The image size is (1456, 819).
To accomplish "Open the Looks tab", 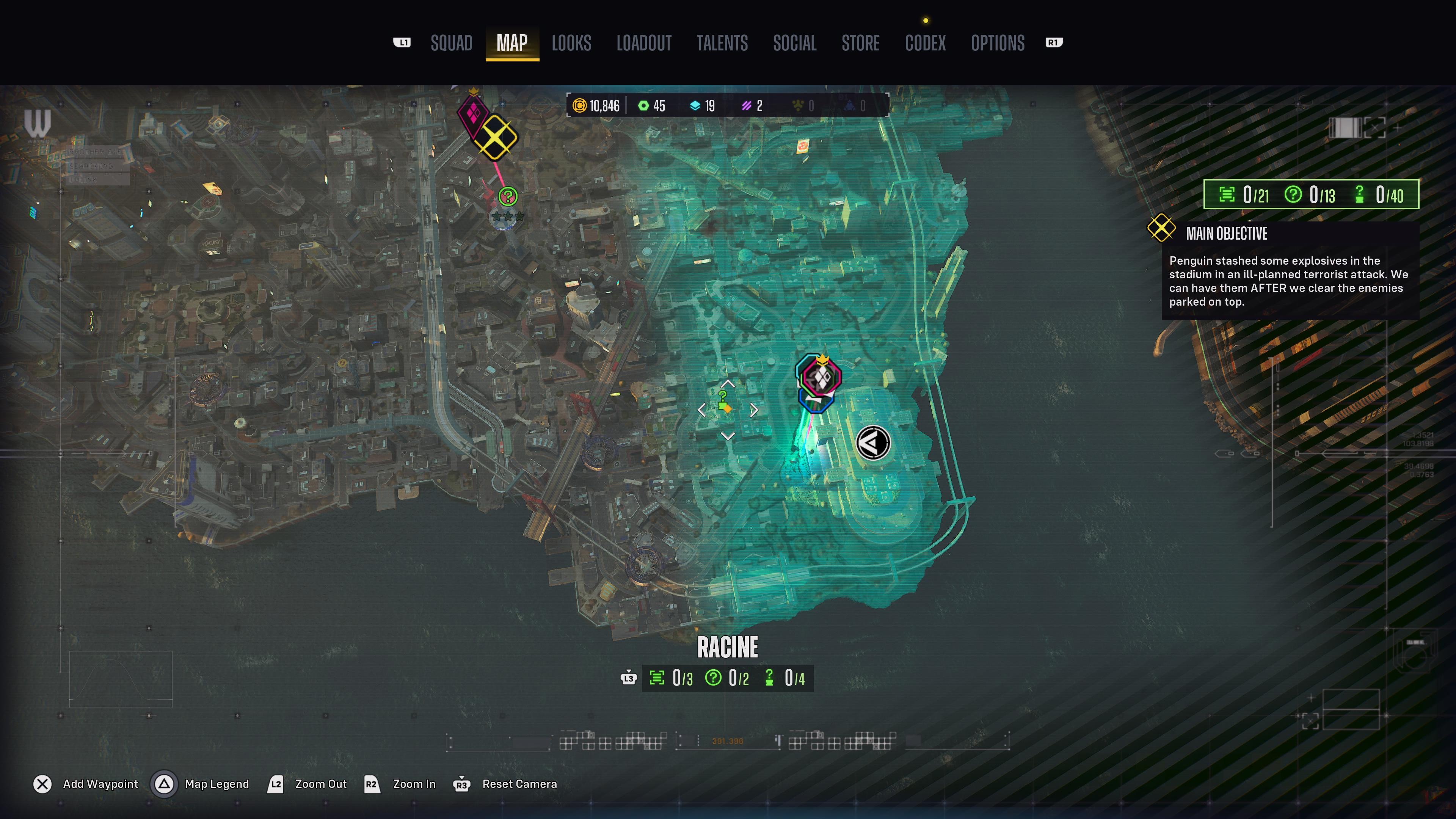I will click(571, 43).
